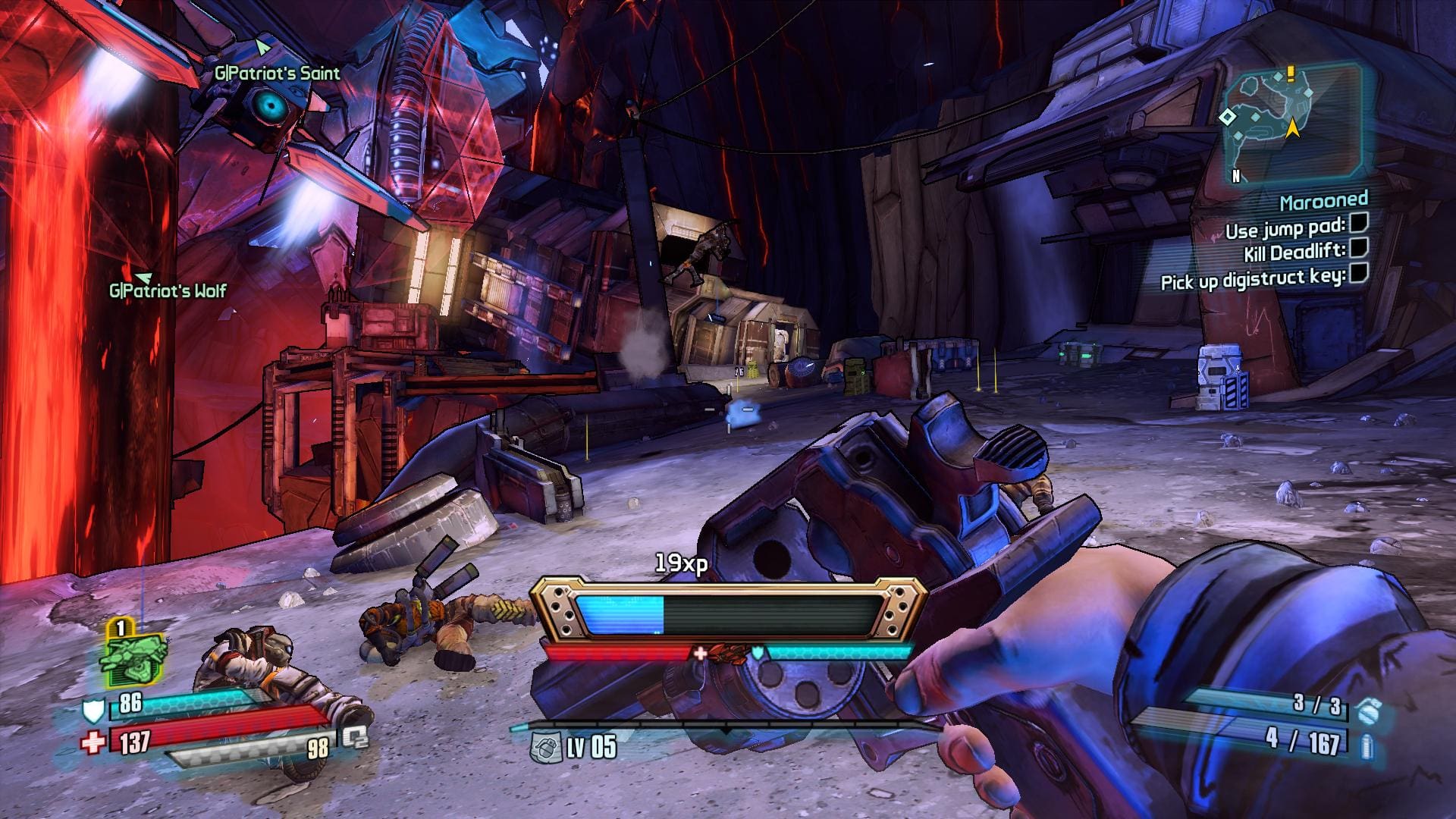
Task: Click the white diamond waypoint on minimap
Action: pos(1227,117)
